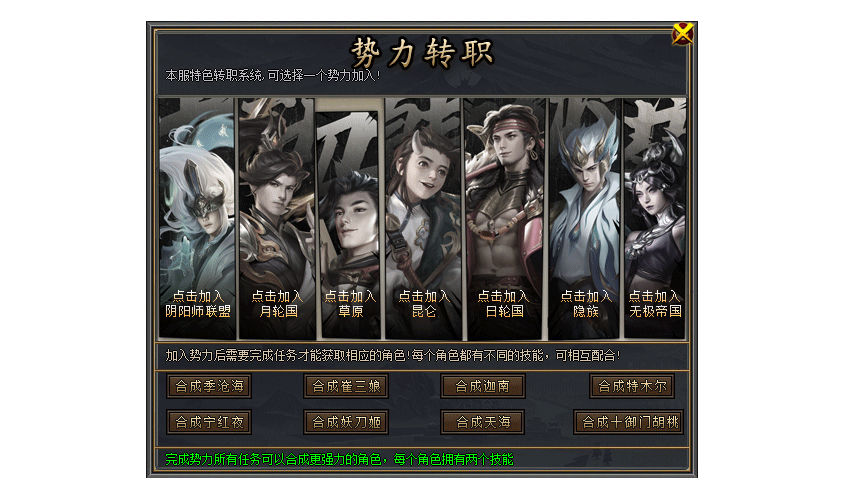Choose the 草原 faction card
Image resolution: width=843 pixels, height=499 pixels.
coord(349,220)
